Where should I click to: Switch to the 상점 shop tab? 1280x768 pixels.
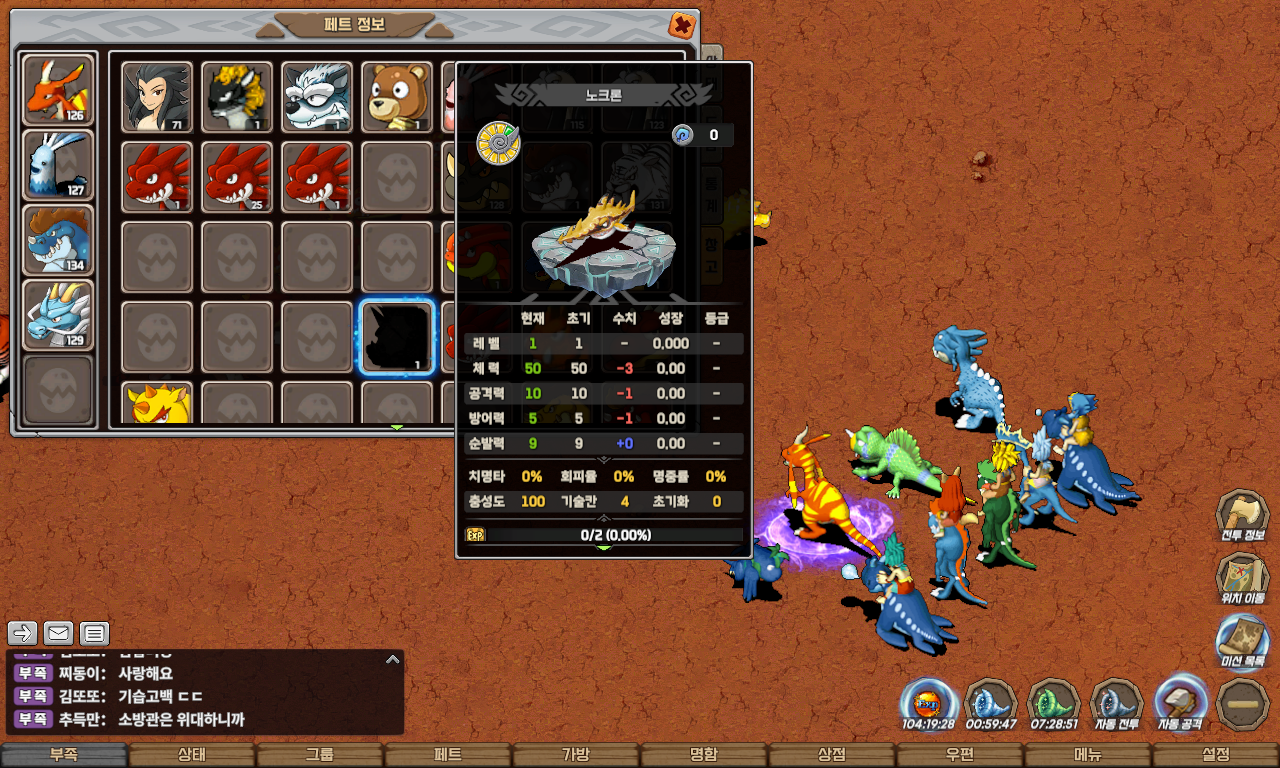coord(832,755)
